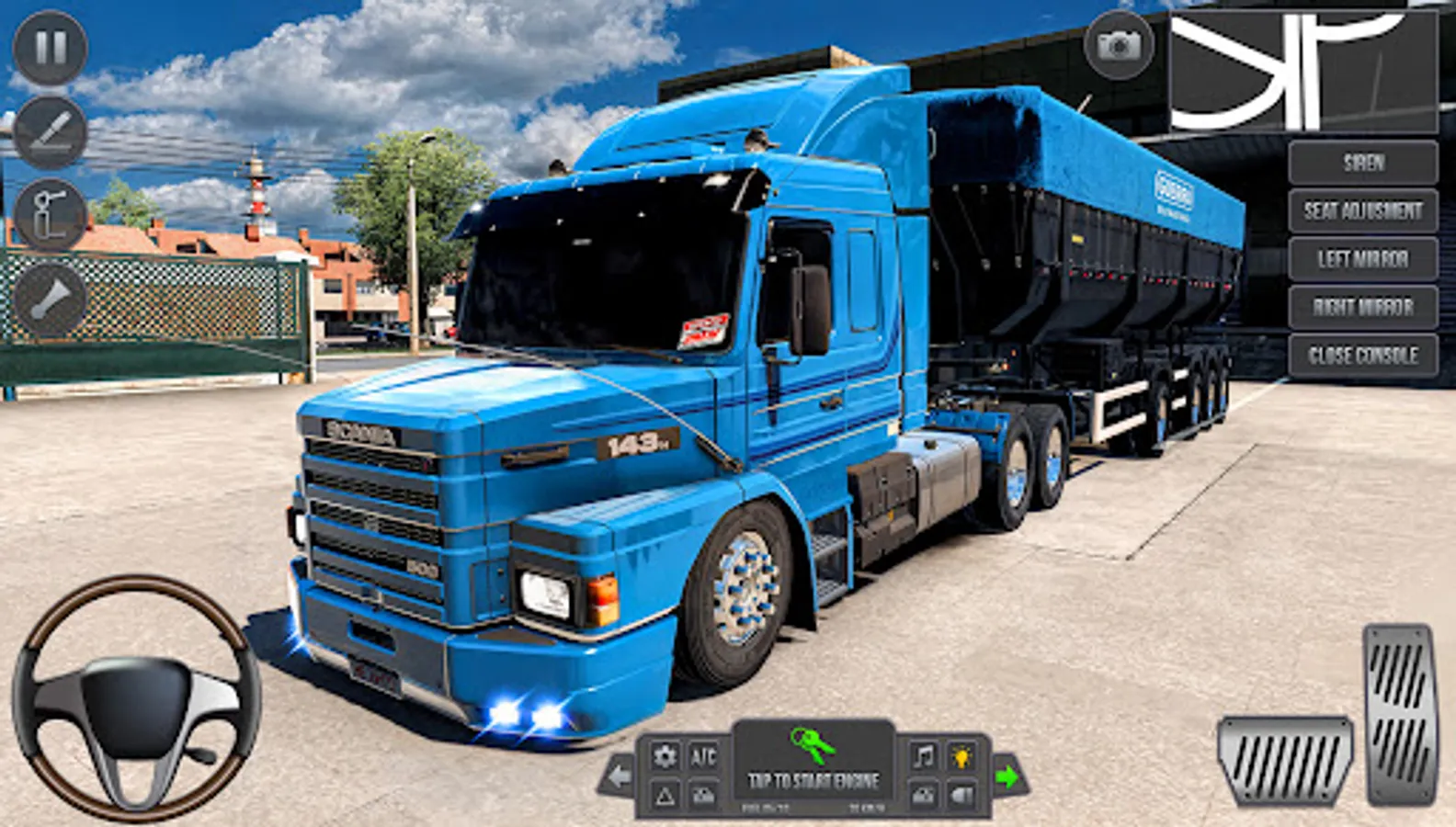Activate the Siren
This screenshot has height=827, width=1456.
tap(1365, 164)
